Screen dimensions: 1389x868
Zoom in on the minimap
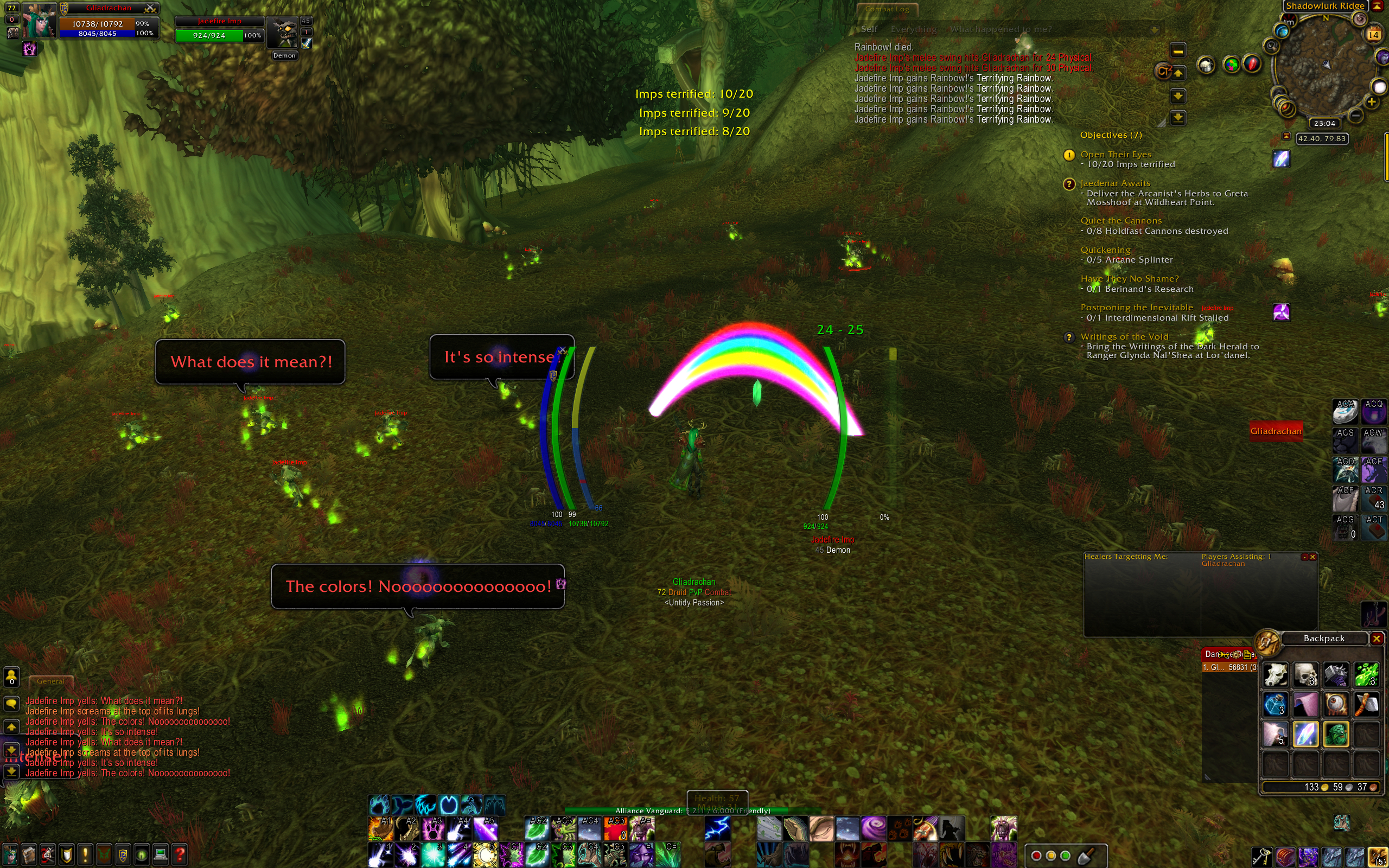click(1371, 102)
